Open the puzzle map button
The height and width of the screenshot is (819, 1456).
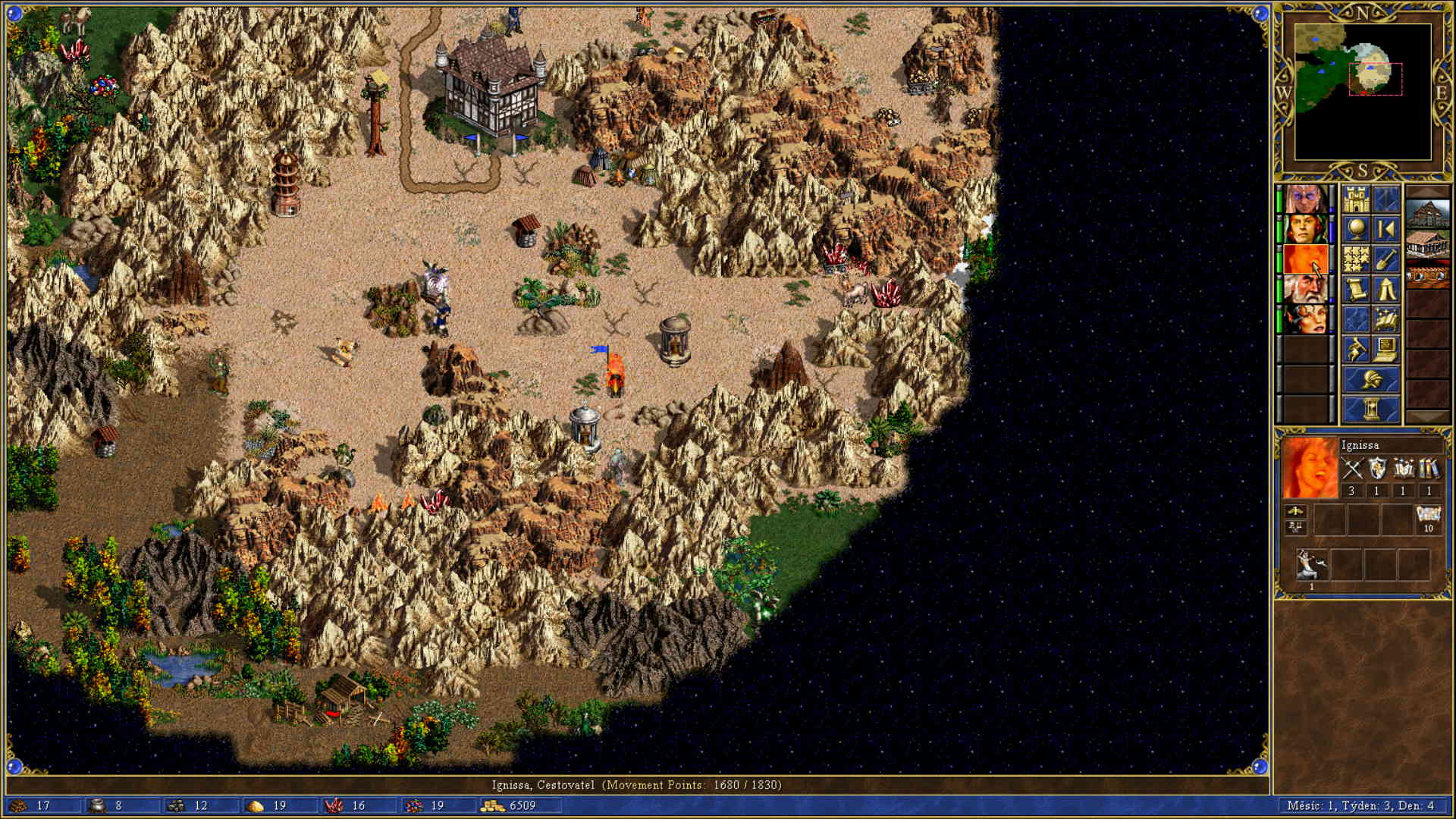point(1356,259)
